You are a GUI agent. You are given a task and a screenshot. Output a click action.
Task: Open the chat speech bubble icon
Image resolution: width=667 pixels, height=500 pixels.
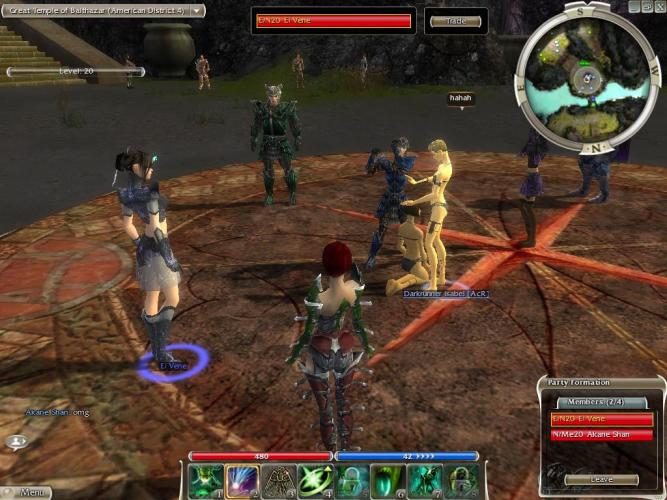(x=17, y=441)
